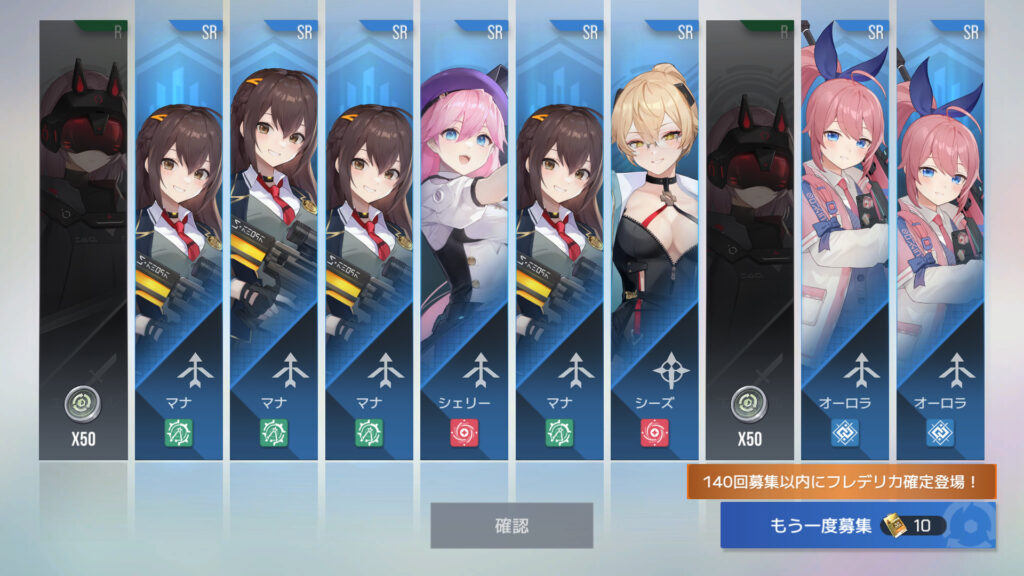Select the pink-haired シェリー character card
This screenshot has height=576, width=1024.
pyautogui.click(x=464, y=240)
